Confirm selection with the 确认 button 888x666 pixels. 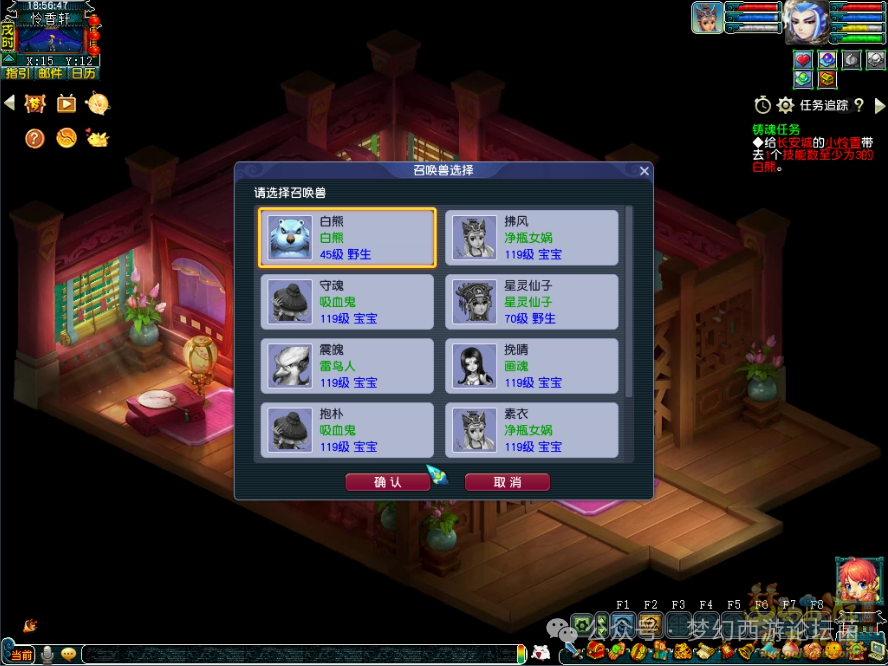[387, 482]
